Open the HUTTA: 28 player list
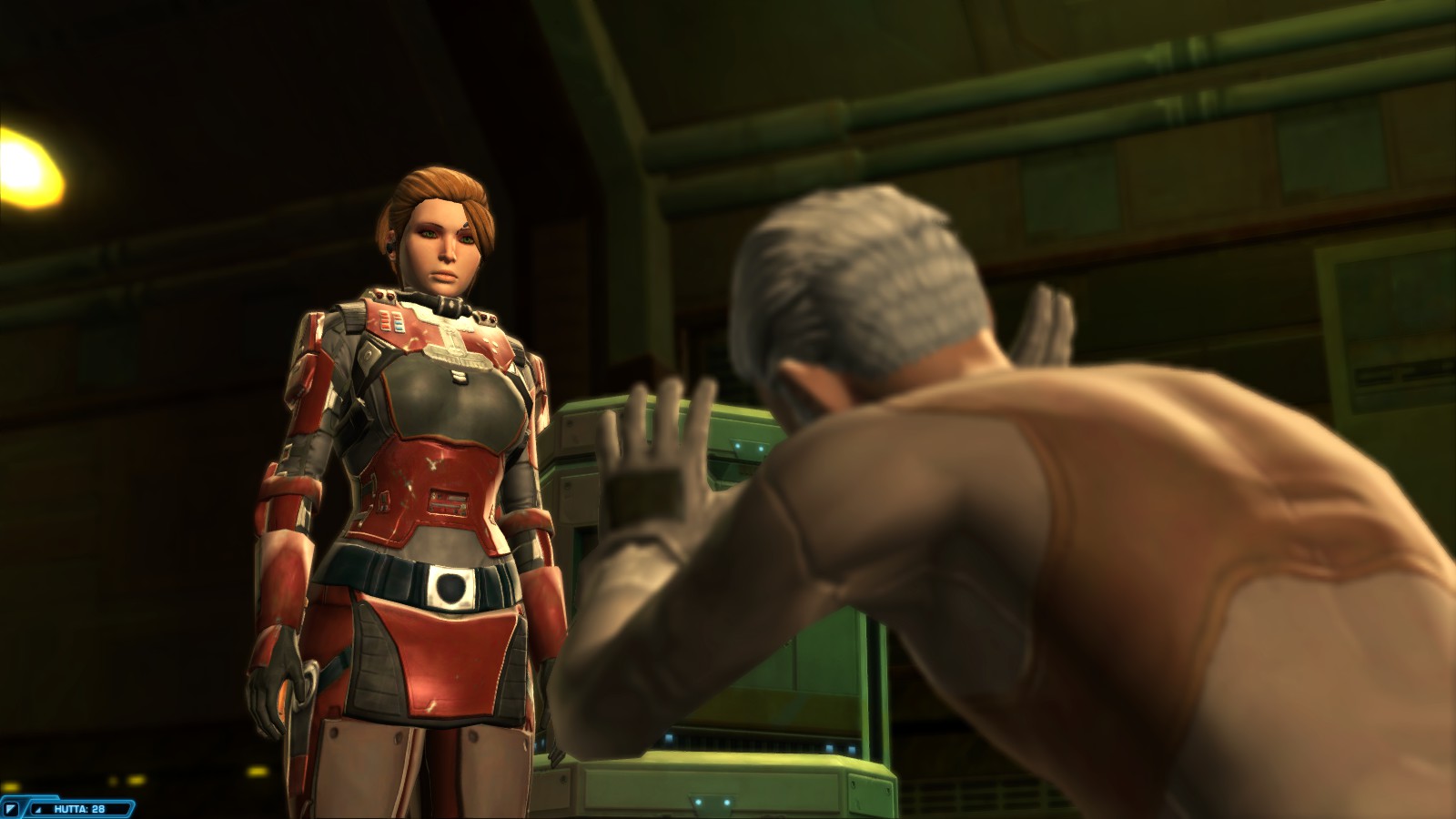1456x819 pixels. (x=78, y=808)
